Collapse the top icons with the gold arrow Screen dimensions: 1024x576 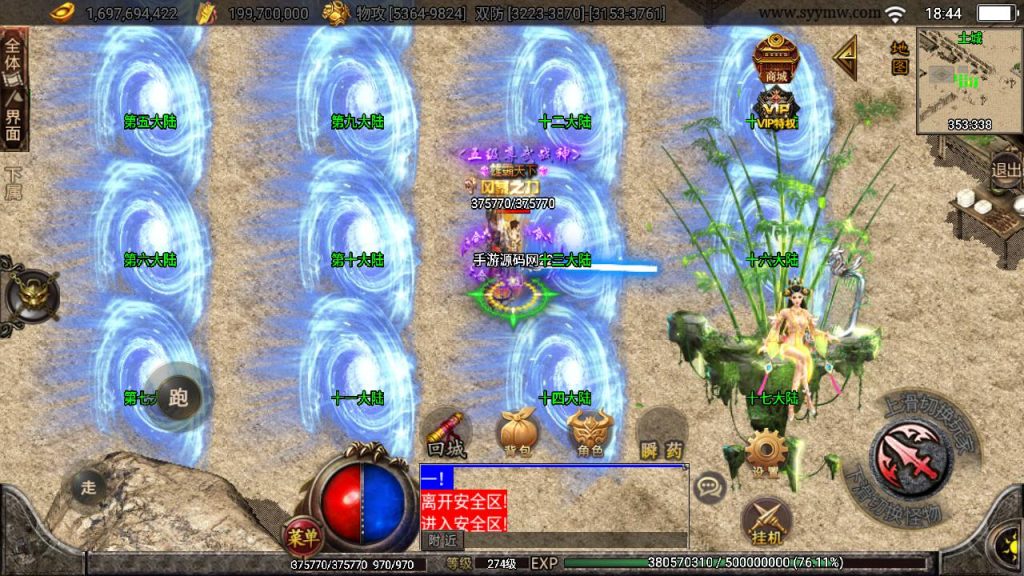pos(845,58)
